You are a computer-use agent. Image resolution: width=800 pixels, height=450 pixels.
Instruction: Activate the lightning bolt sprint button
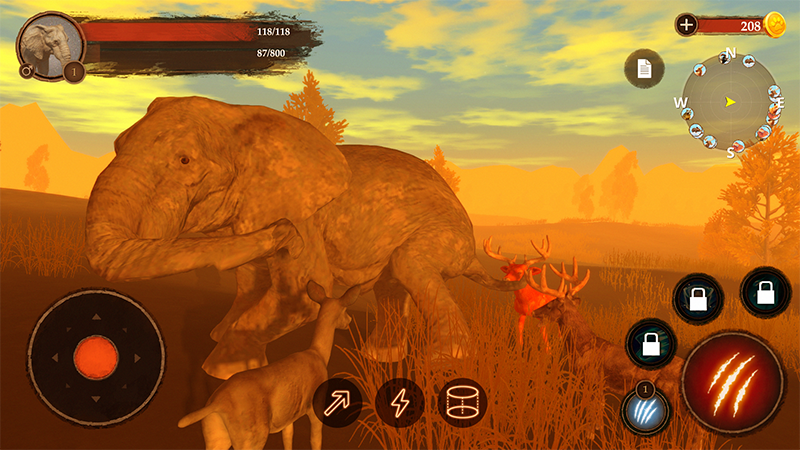click(400, 403)
